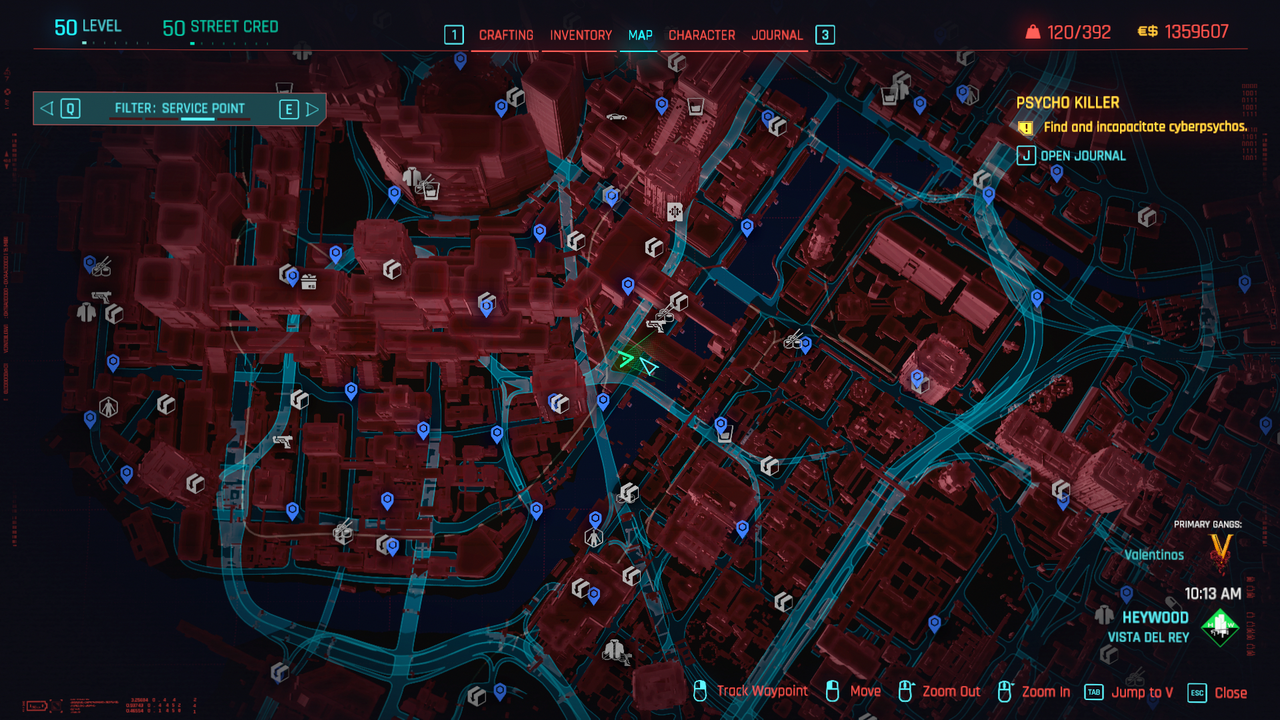This screenshot has height=720, width=1280.
Task: Select the green player position marker
Action: [x=627, y=359]
